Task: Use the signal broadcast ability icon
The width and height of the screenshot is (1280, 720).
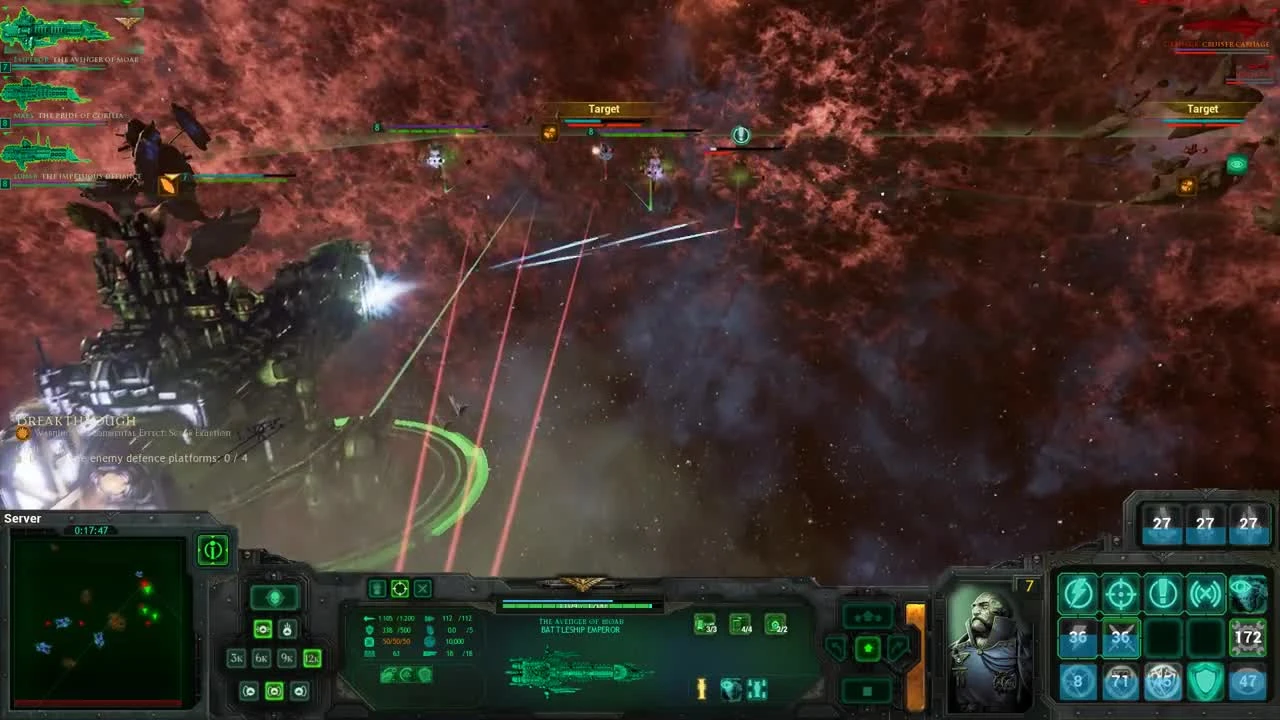Action: click(1204, 593)
